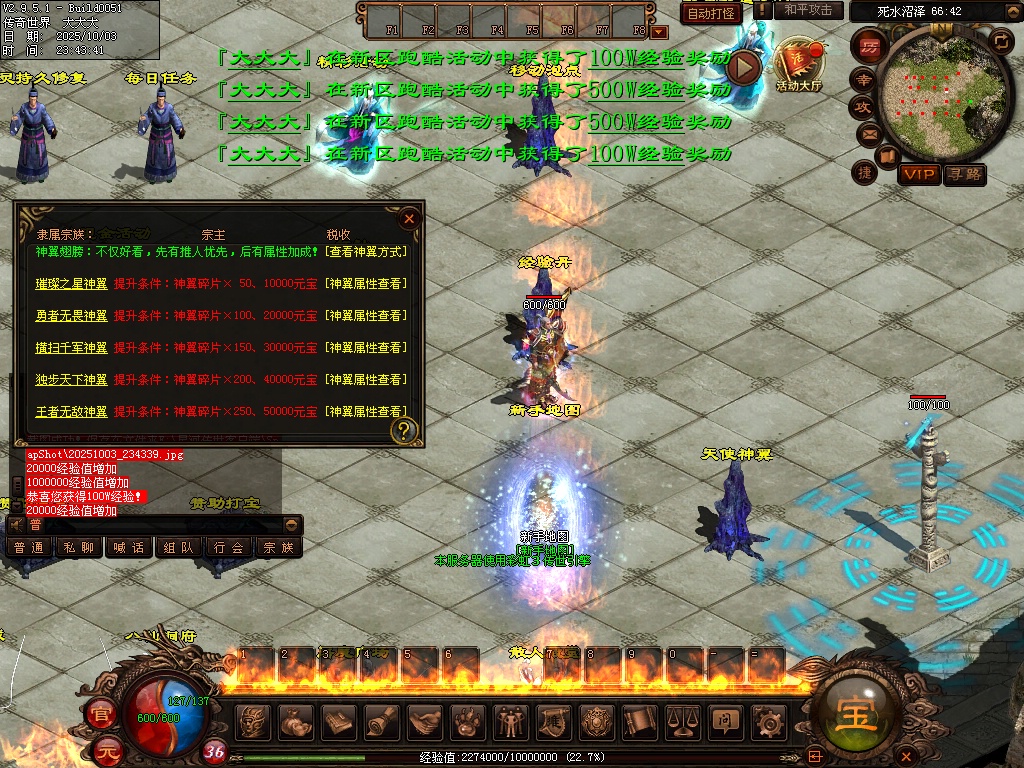
Task: Activate the 寻路 pathfinding button
Action: click(965, 175)
